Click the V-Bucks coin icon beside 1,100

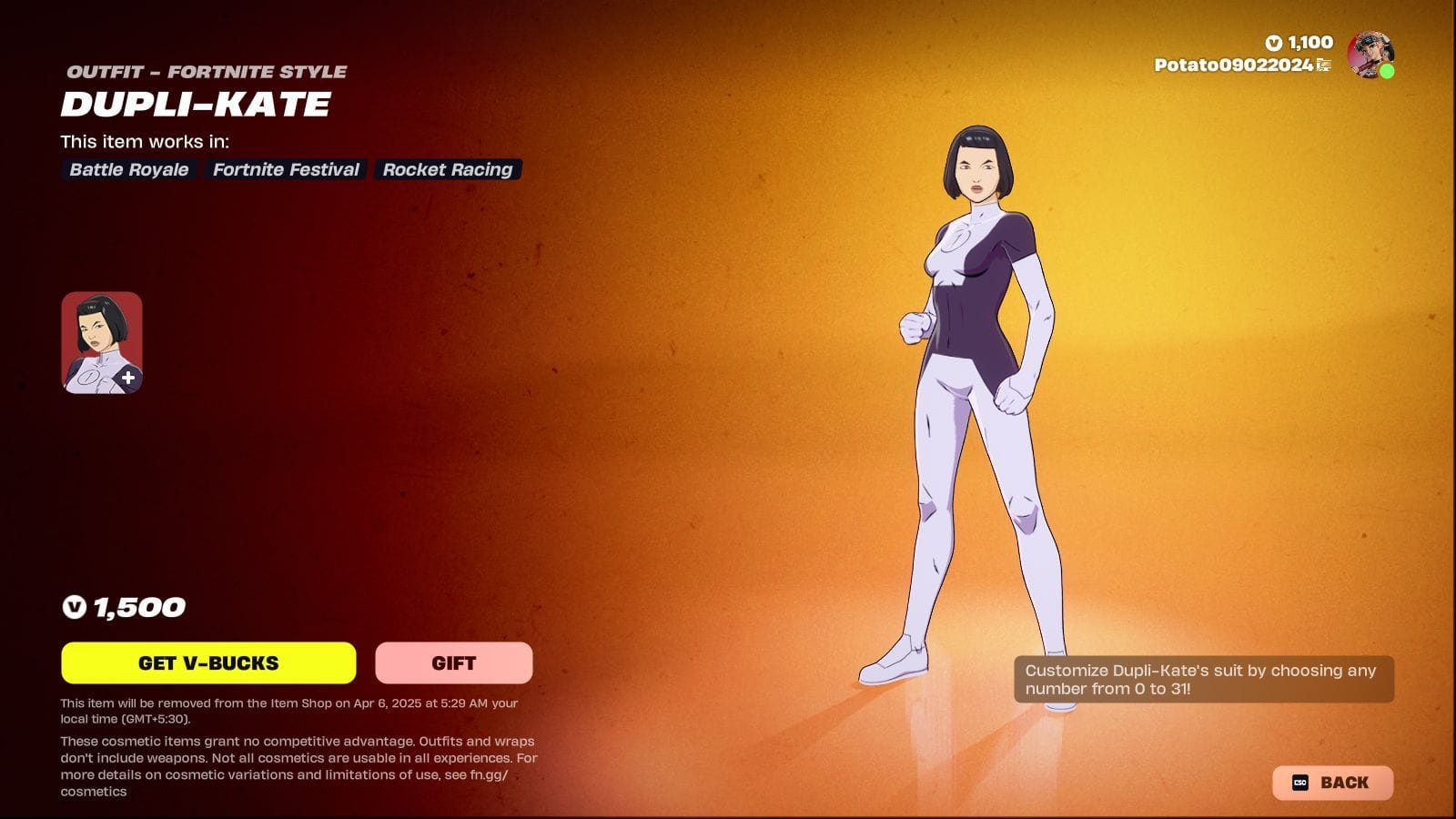pos(1275,43)
